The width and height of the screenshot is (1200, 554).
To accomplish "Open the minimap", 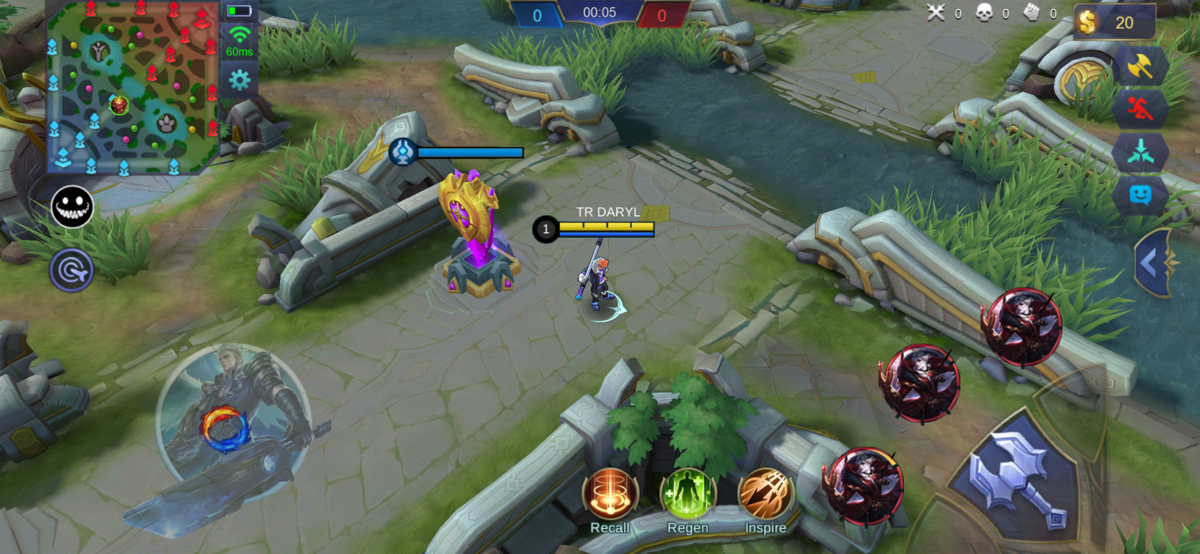I will [x=132, y=86].
